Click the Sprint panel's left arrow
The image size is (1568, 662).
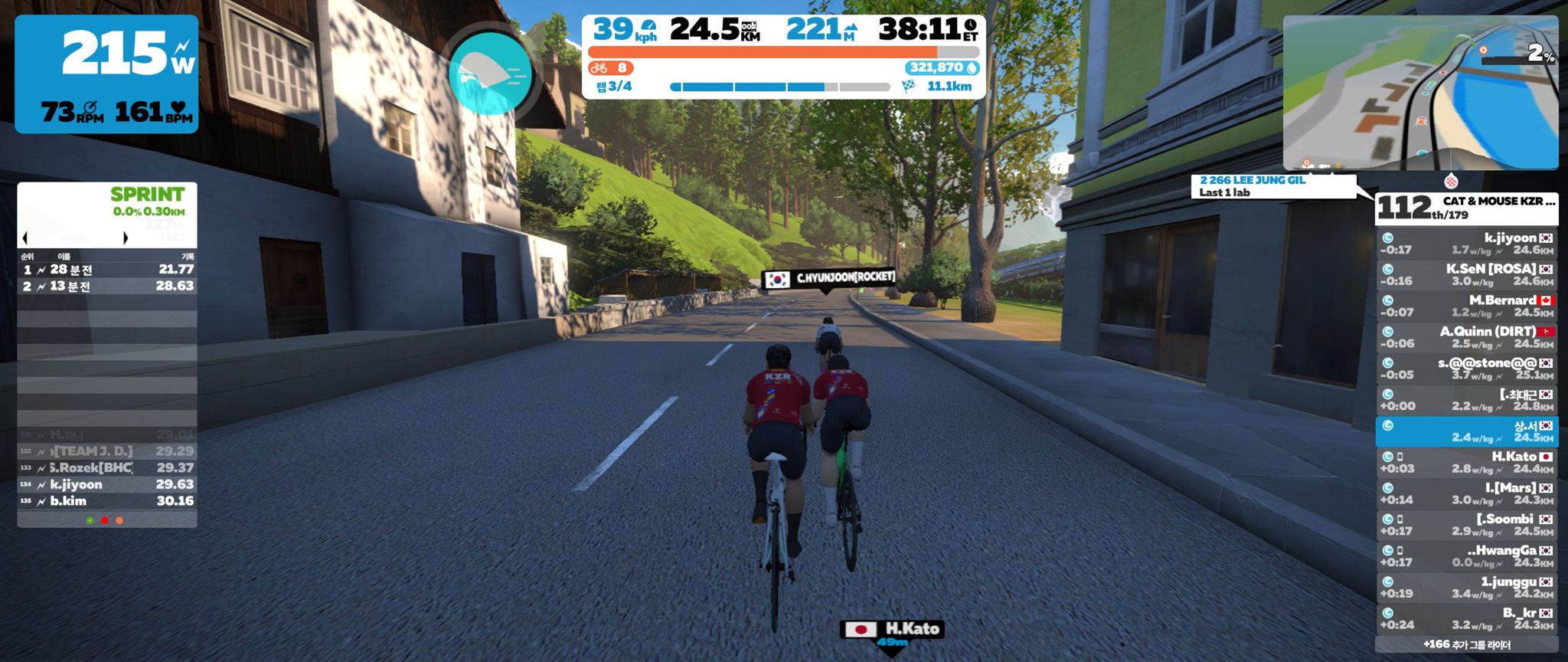(25, 238)
